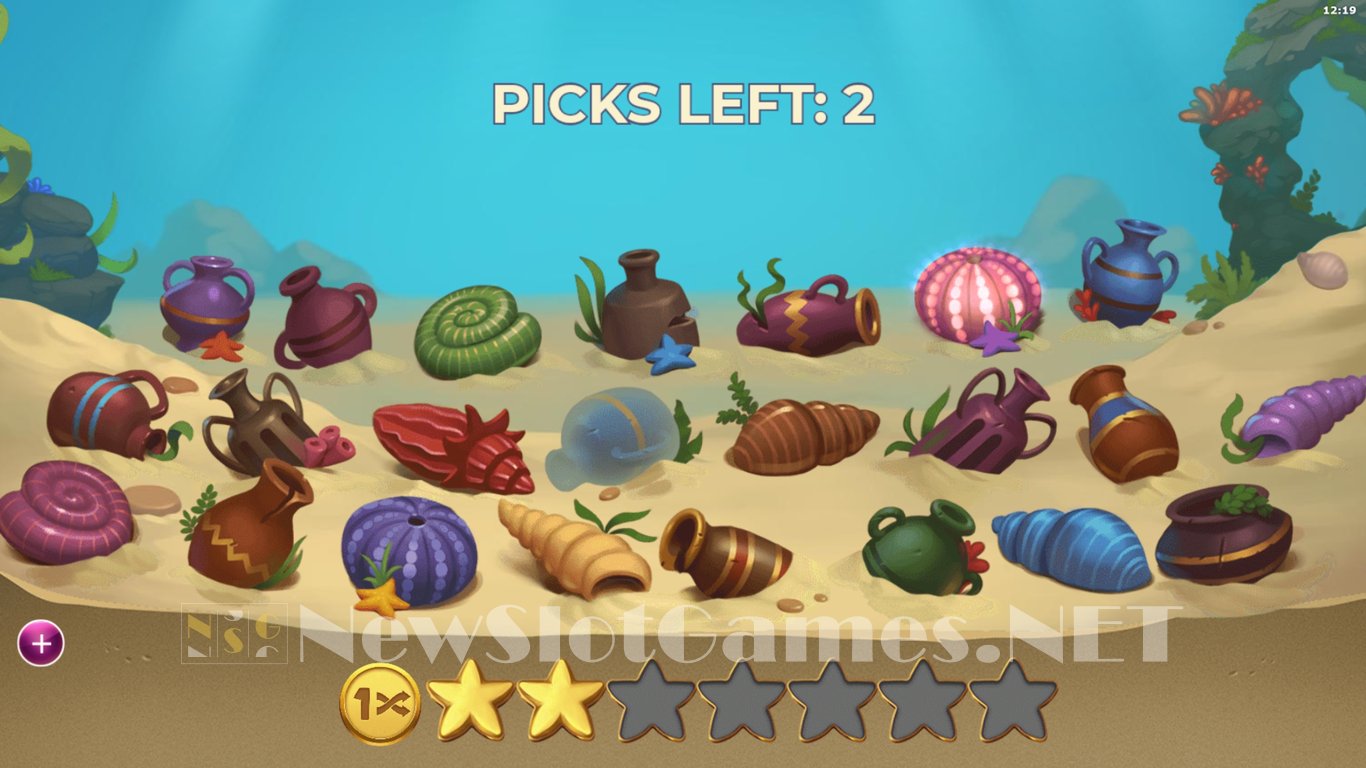This screenshot has height=768, width=1366.
Task: Select the magenta coiled snail shell
Action: 65,511
